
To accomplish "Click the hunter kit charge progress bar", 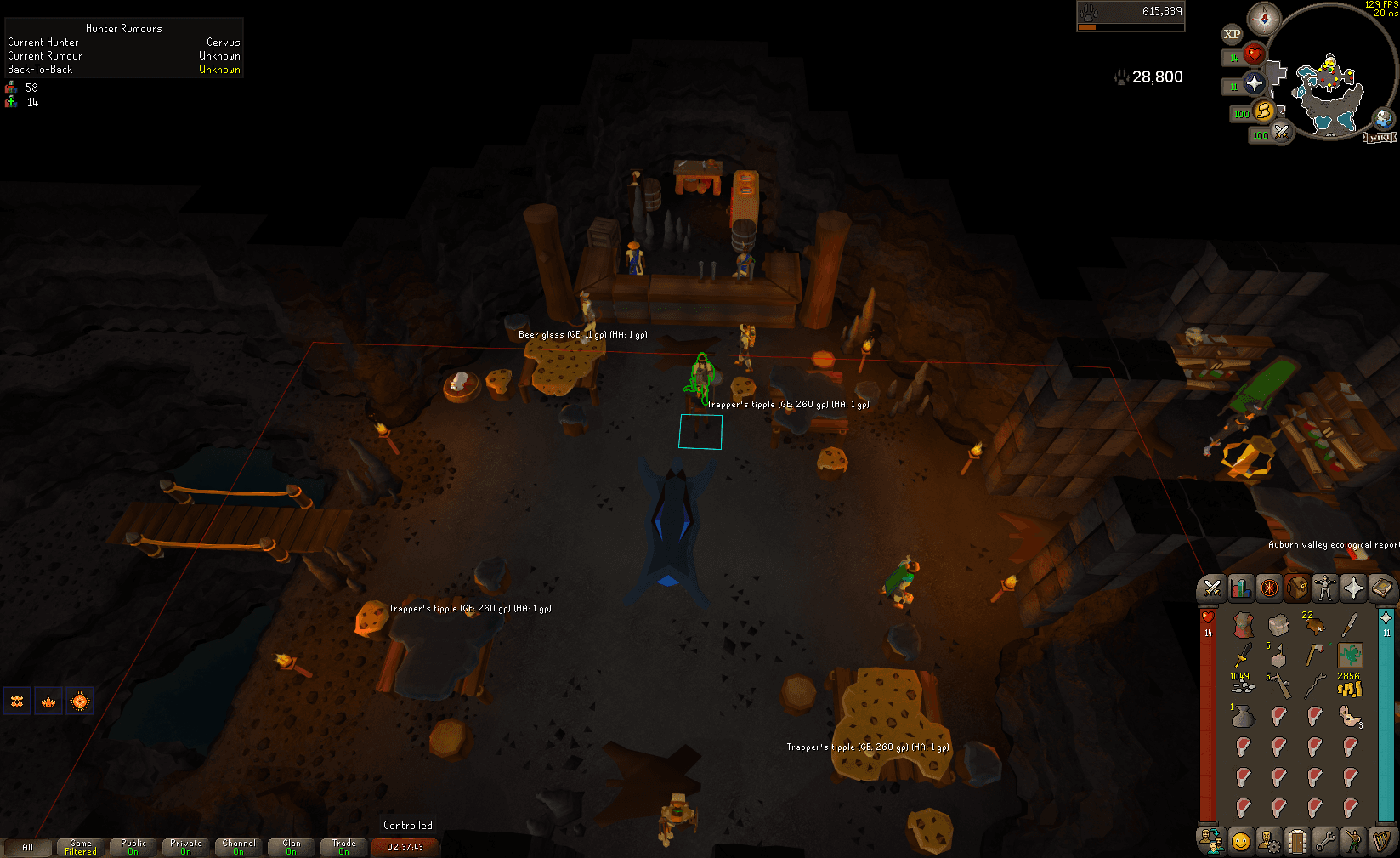I will [1131, 26].
